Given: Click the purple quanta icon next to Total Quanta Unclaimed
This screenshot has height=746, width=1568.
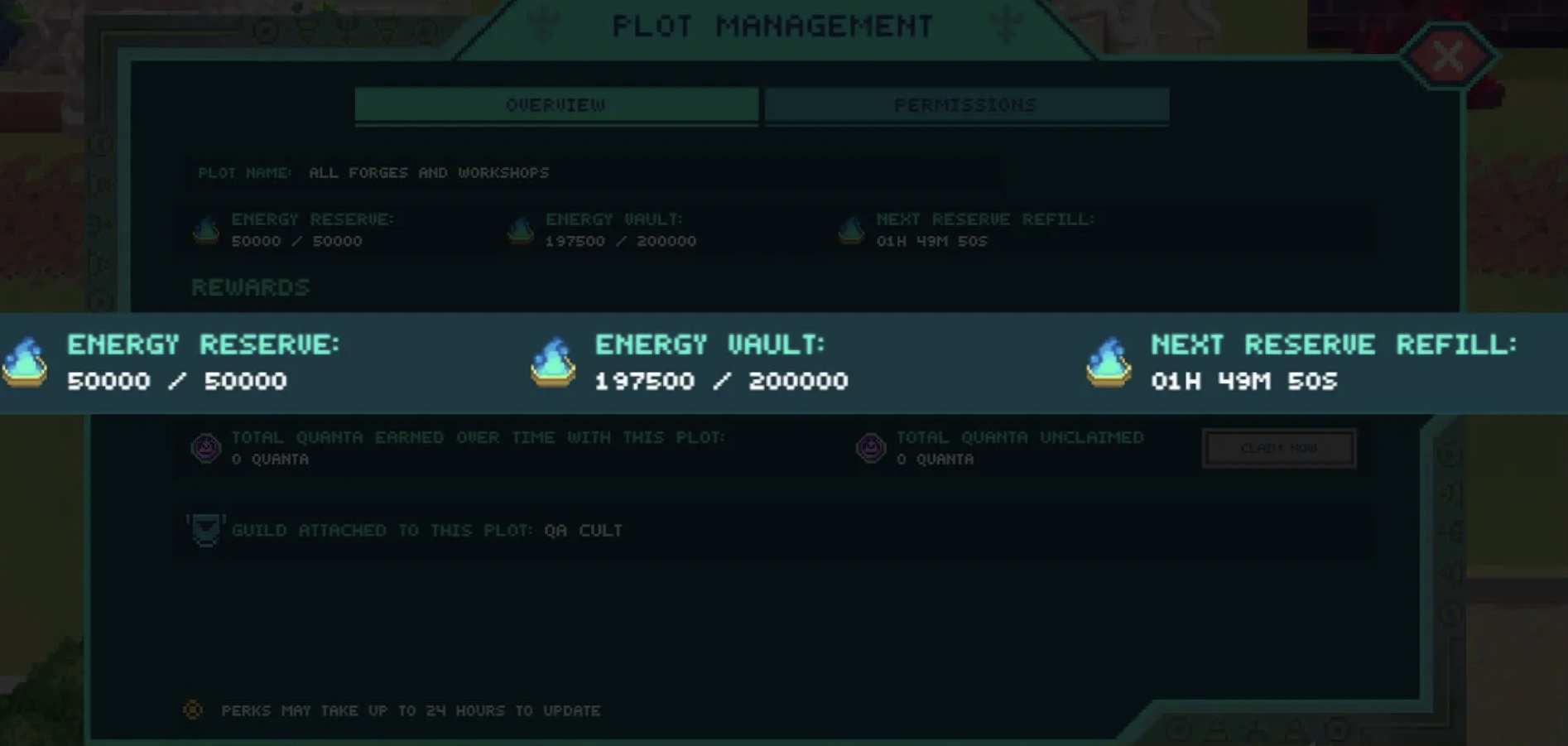Looking at the screenshot, I should click(872, 448).
